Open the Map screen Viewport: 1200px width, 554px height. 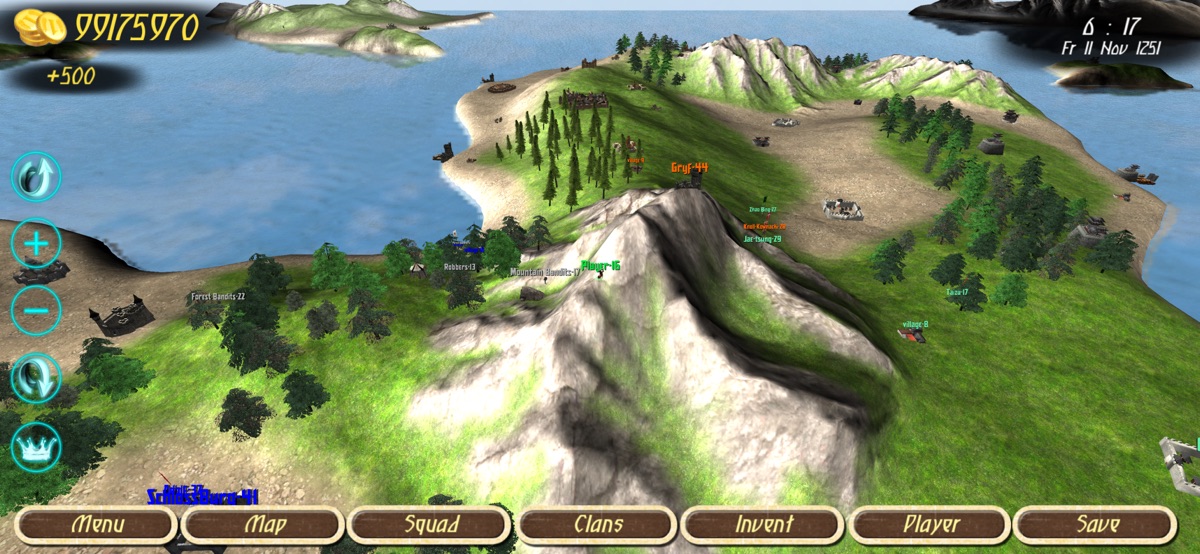(x=264, y=524)
